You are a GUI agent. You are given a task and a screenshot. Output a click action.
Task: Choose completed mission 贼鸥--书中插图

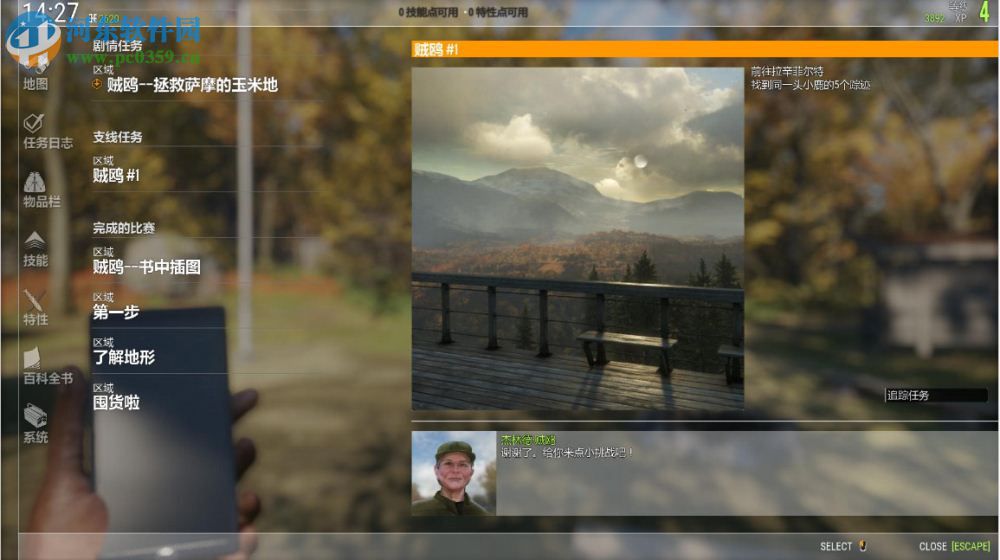(x=147, y=267)
